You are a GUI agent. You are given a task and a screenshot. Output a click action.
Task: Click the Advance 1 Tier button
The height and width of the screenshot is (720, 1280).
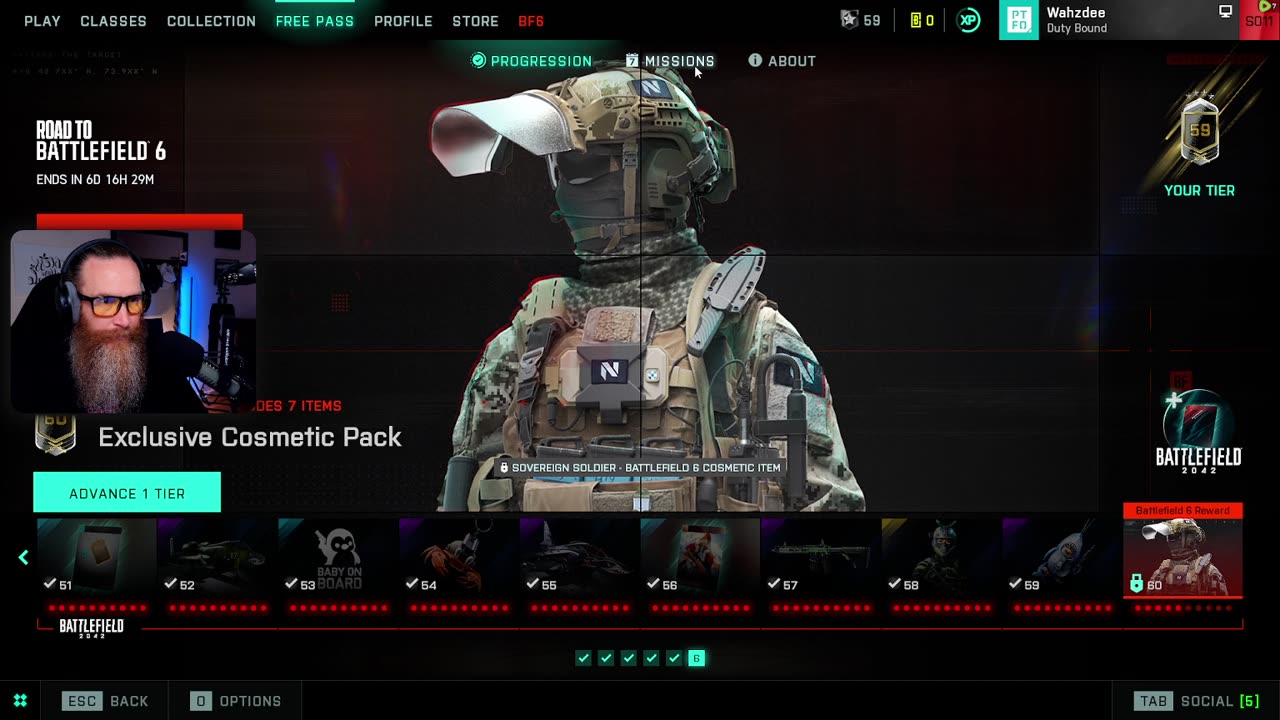pyautogui.click(x=127, y=493)
